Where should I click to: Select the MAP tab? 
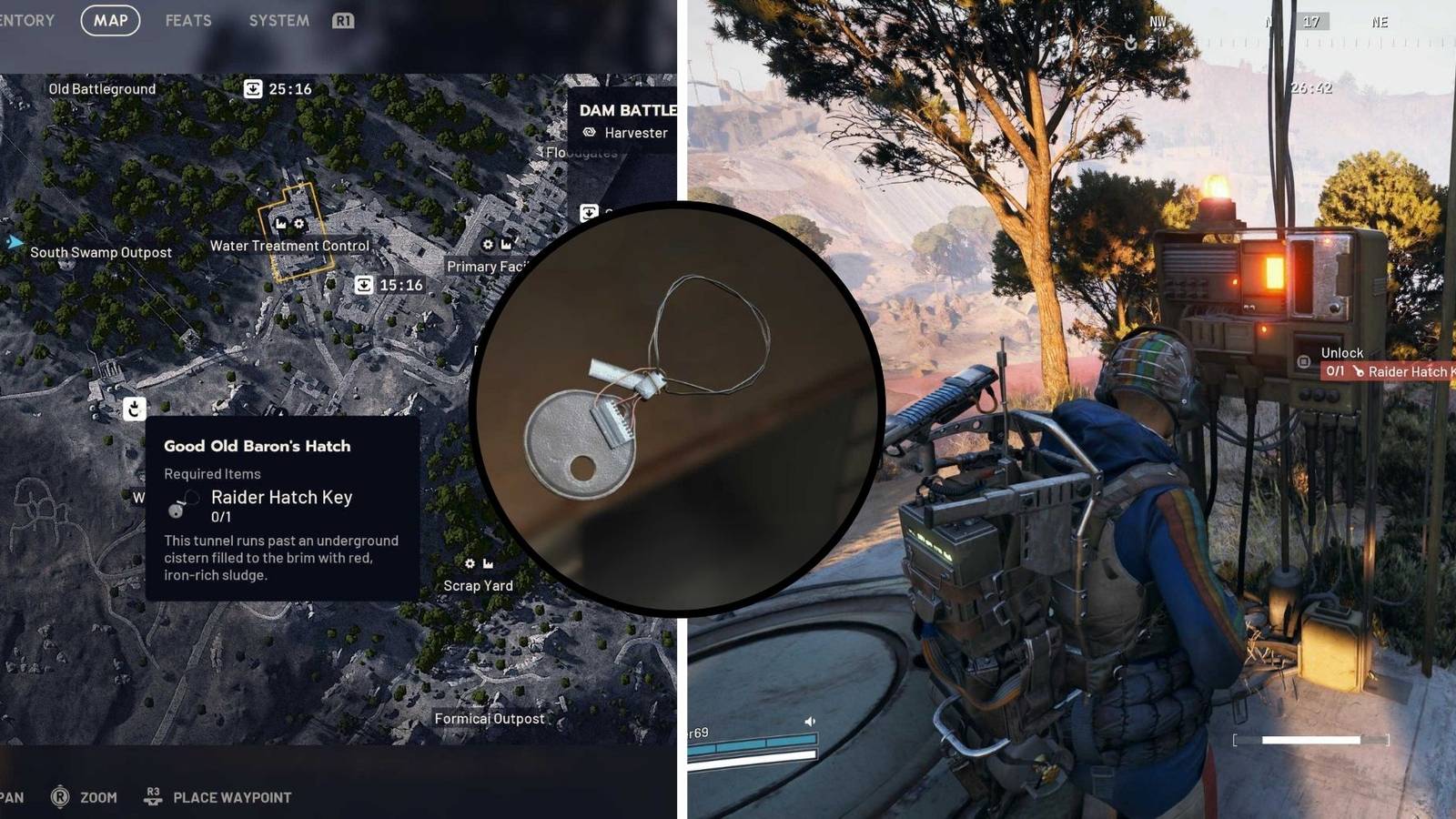tap(109, 20)
